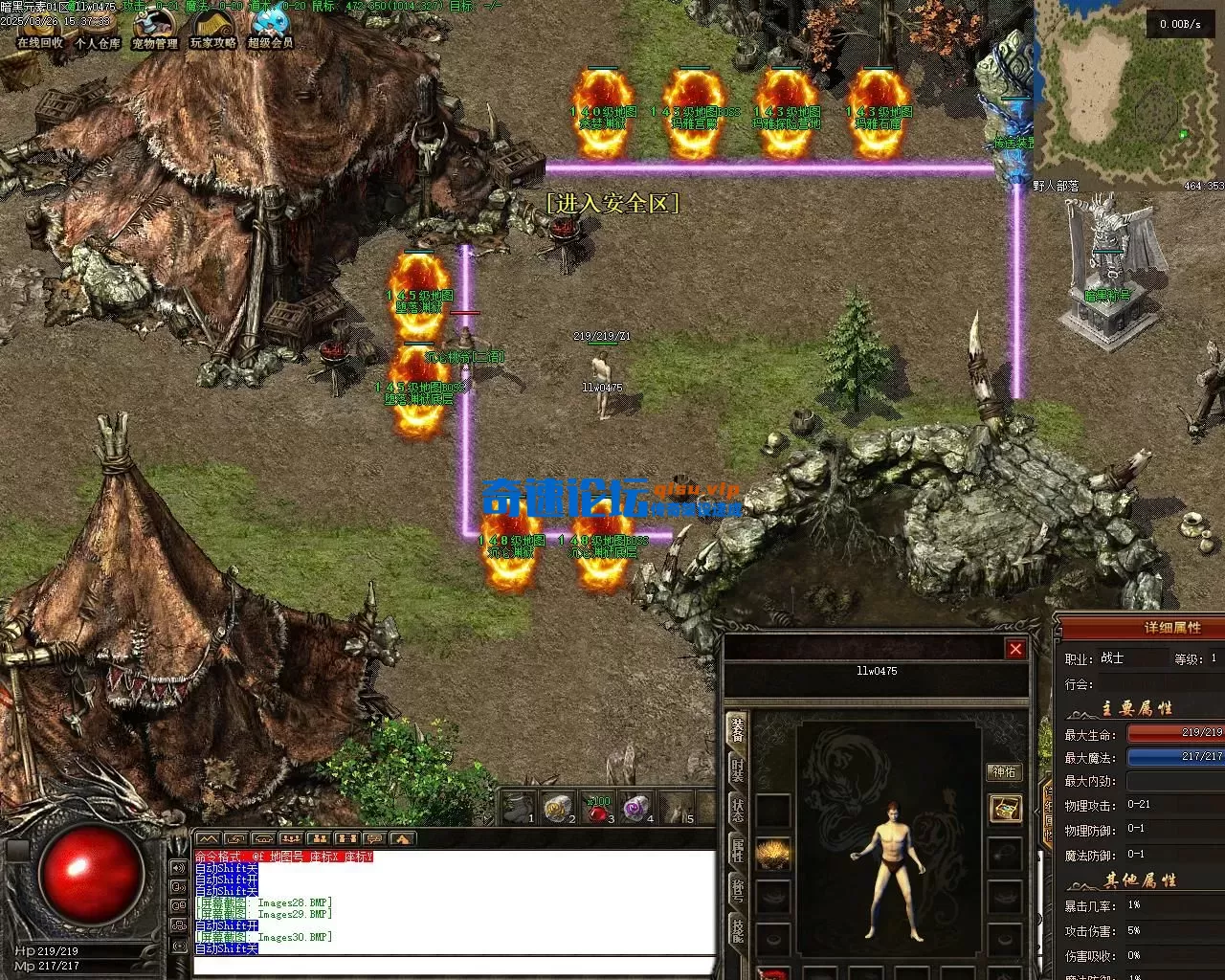Select the 技能 skills tab

tap(738, 929)
